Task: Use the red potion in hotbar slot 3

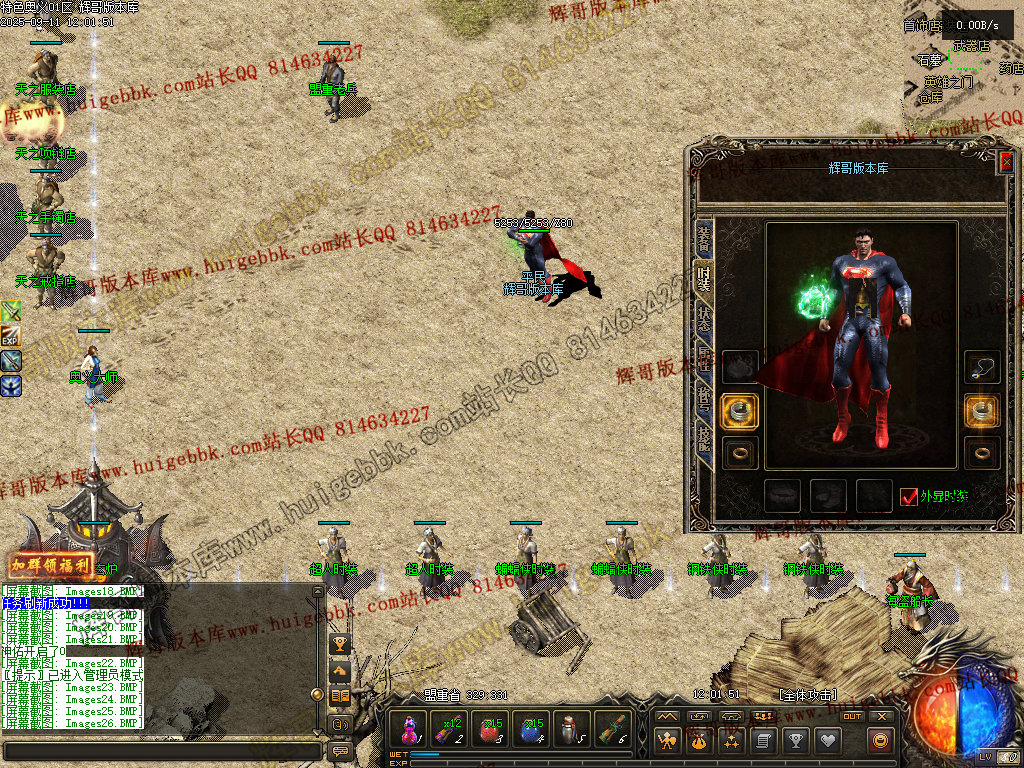Action: (x=490, y=729)
